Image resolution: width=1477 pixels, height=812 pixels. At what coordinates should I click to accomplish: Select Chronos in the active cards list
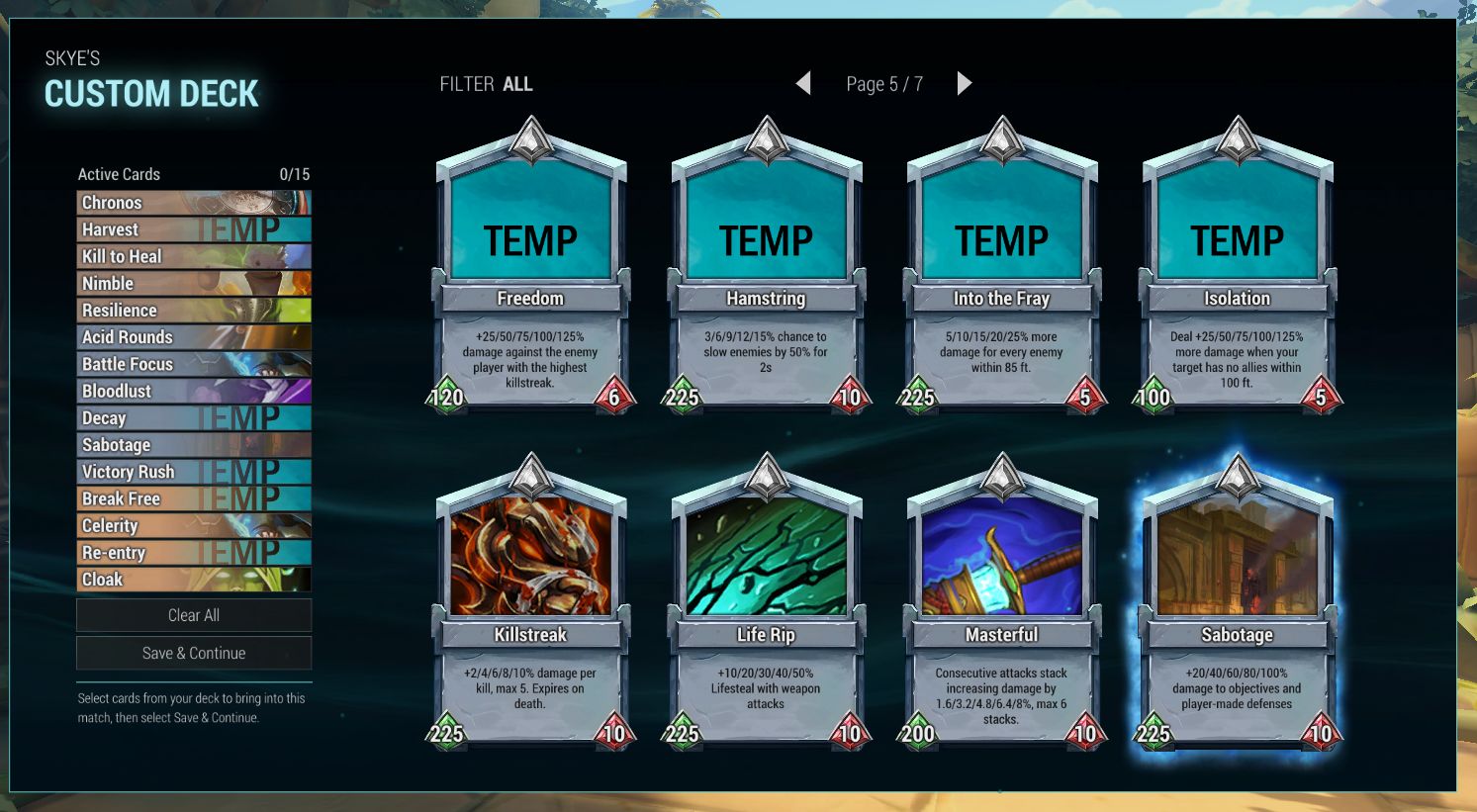tap(194, 203)
